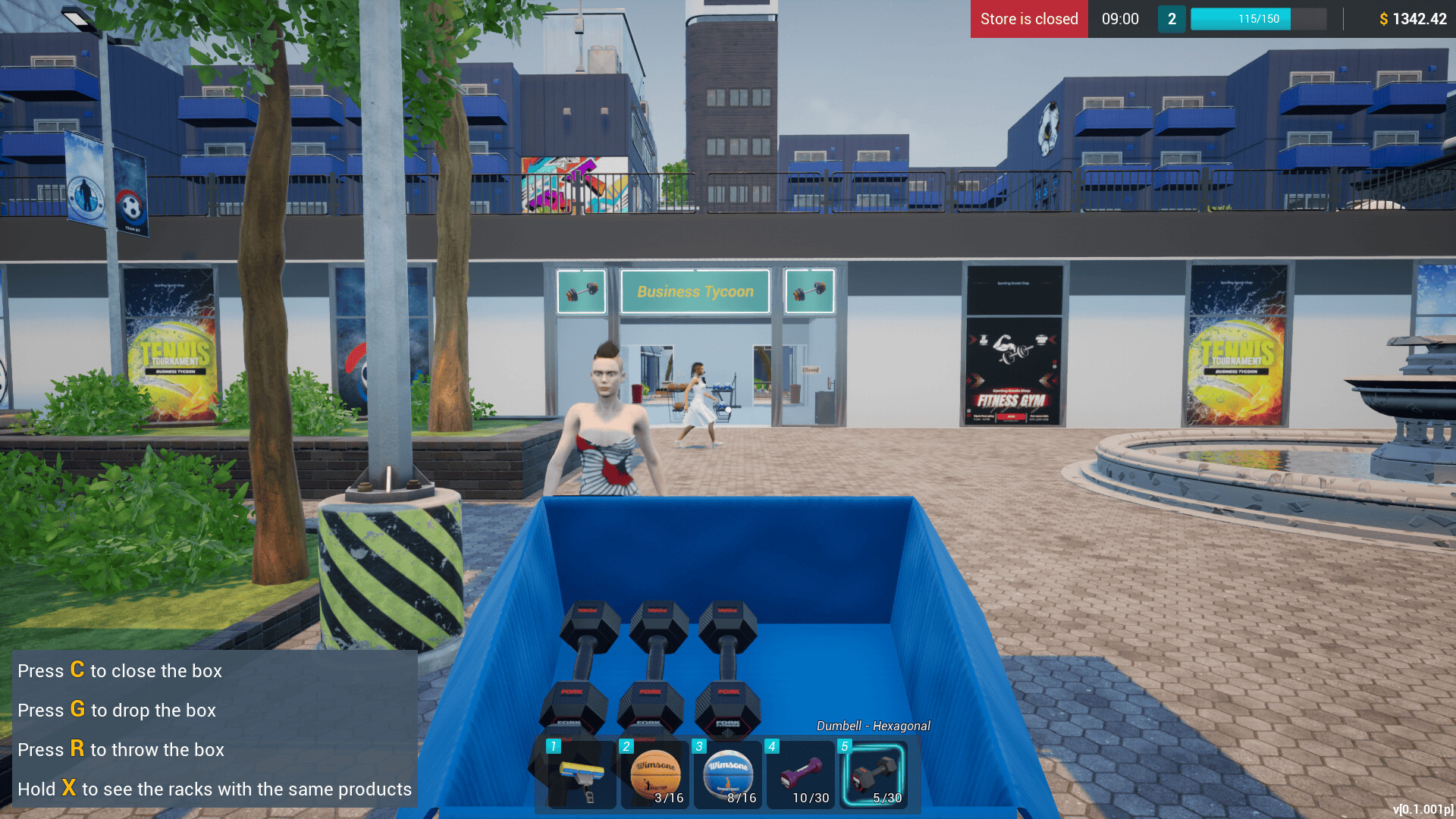Image resolution: width=1456 pixels, height=819 pixels.
Task: Click the left dumbbell icon on the storefront
Action: tap(581, 291)
